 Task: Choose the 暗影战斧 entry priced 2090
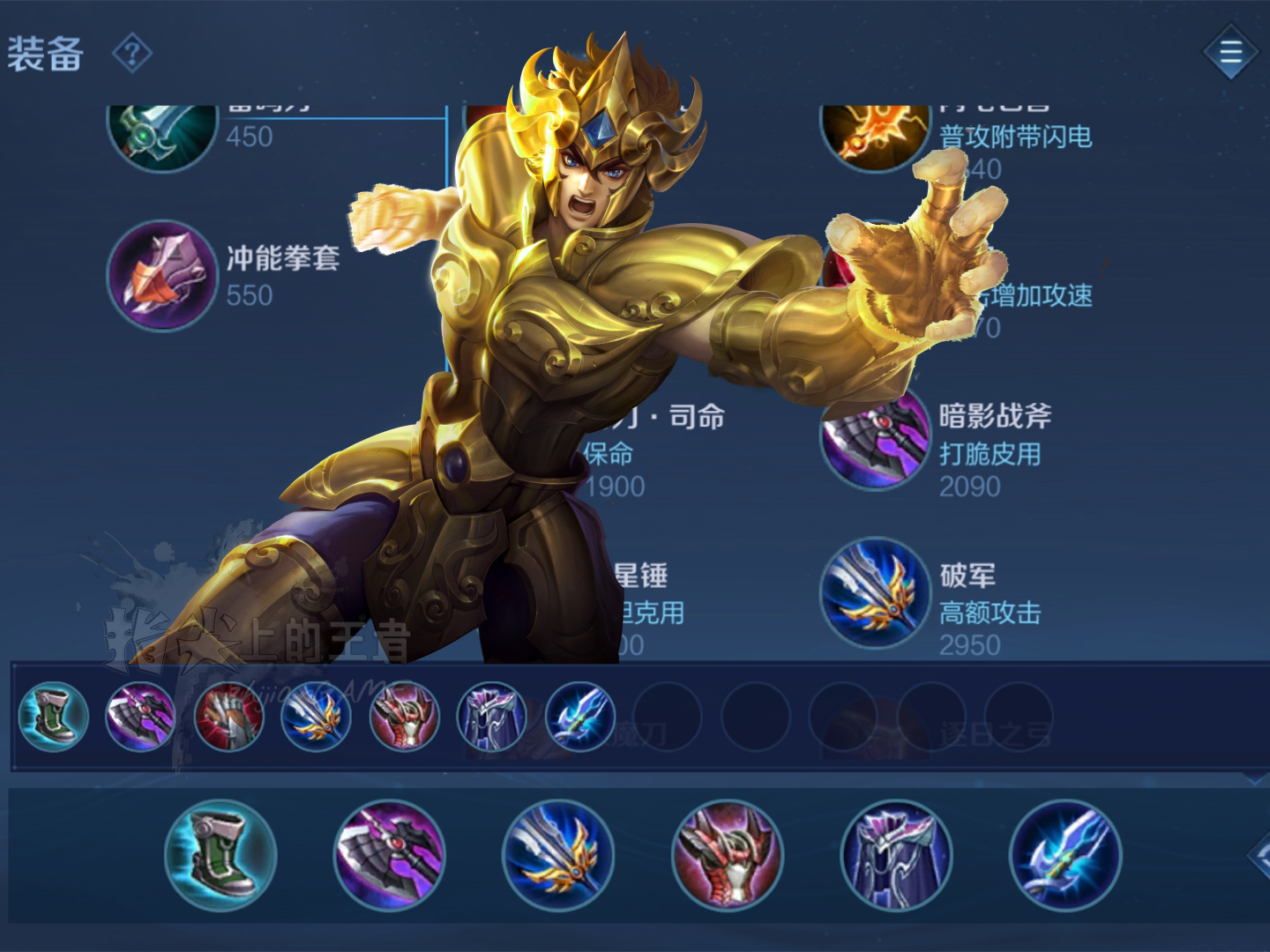click(876, 438)
